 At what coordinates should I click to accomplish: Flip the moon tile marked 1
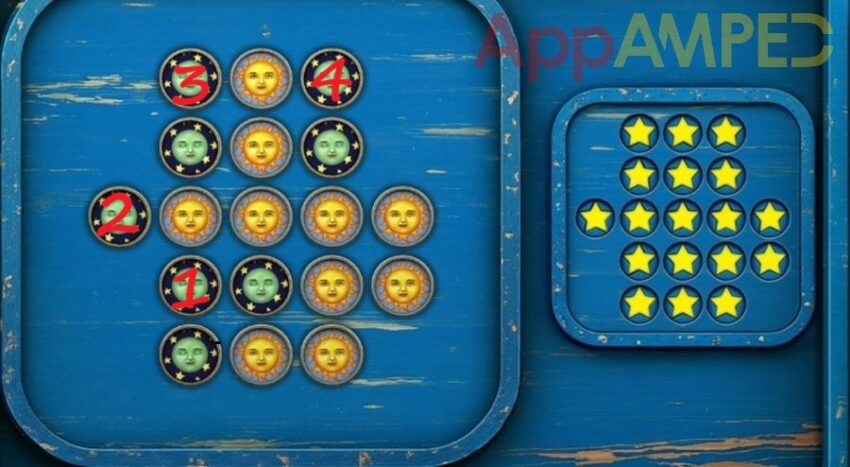[x=190, y=286]
